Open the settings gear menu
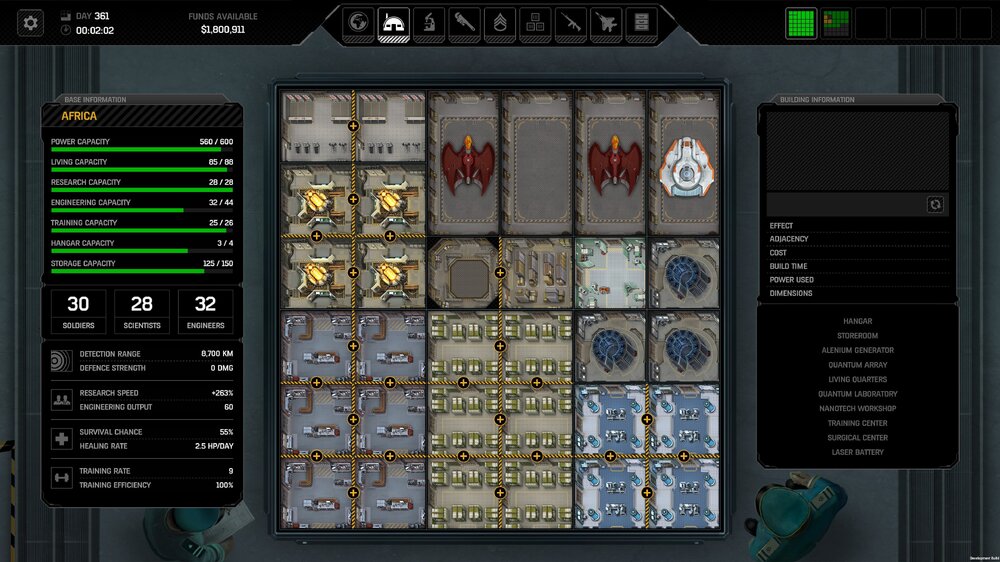The image size is (1000, 562). tap(31, 22)
